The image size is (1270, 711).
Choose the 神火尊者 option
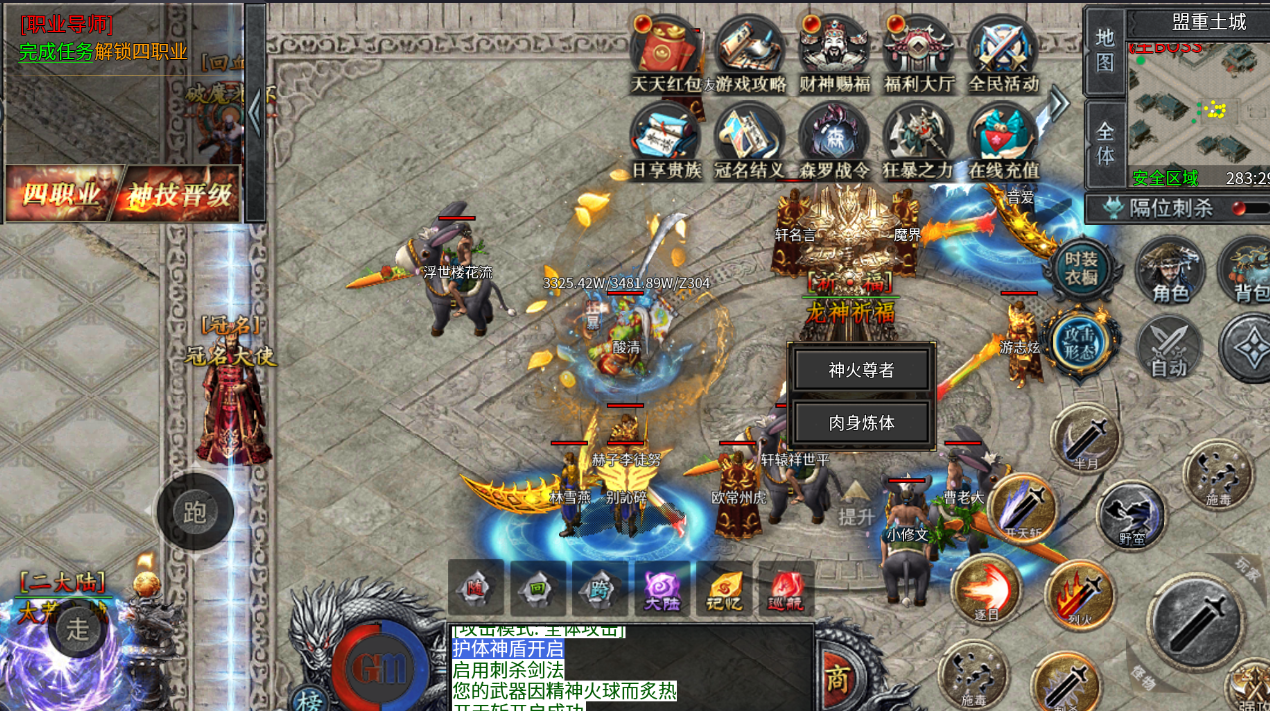(861, 370)
